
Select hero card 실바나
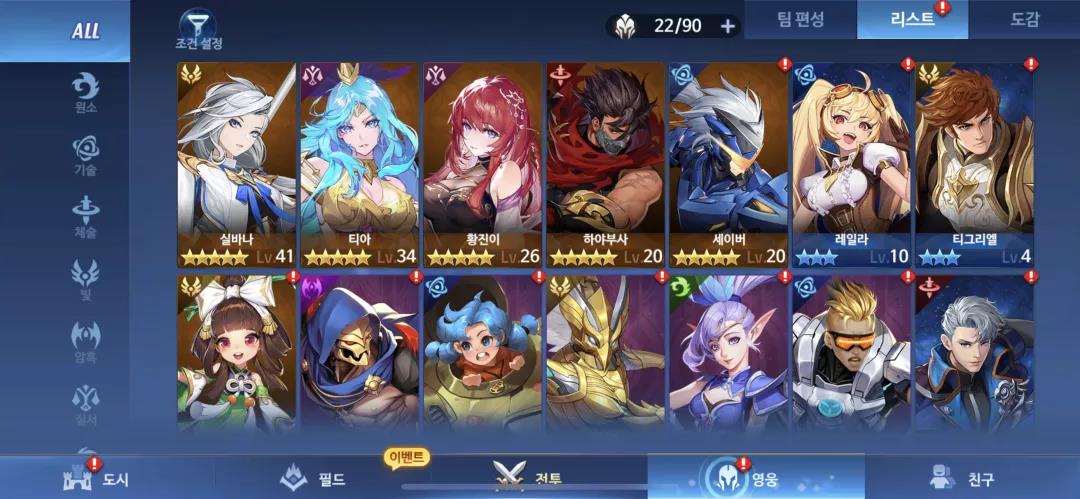click(x=236, y=165)
